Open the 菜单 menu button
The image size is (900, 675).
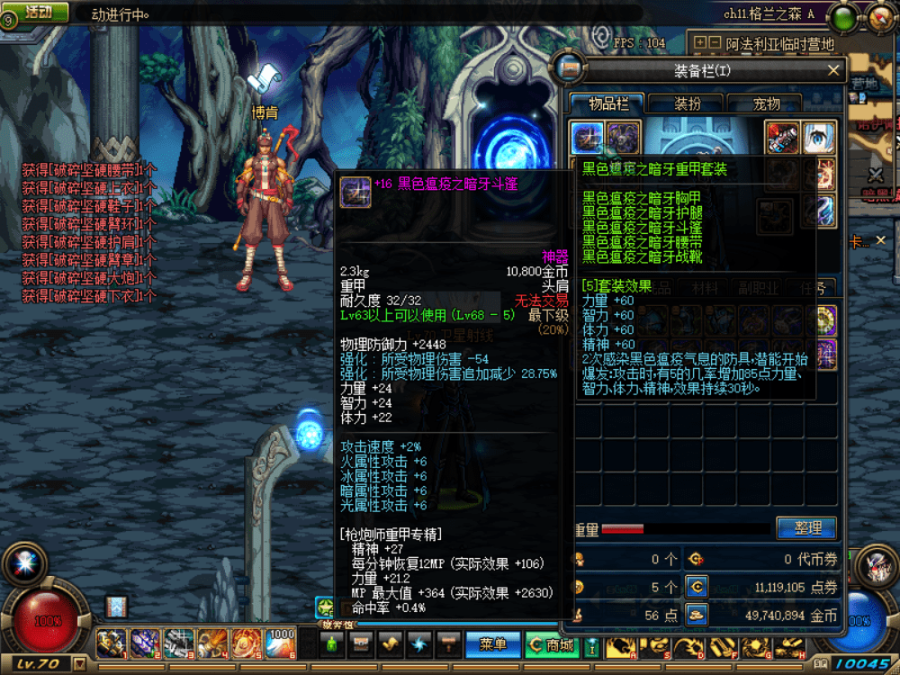point(493,645)
